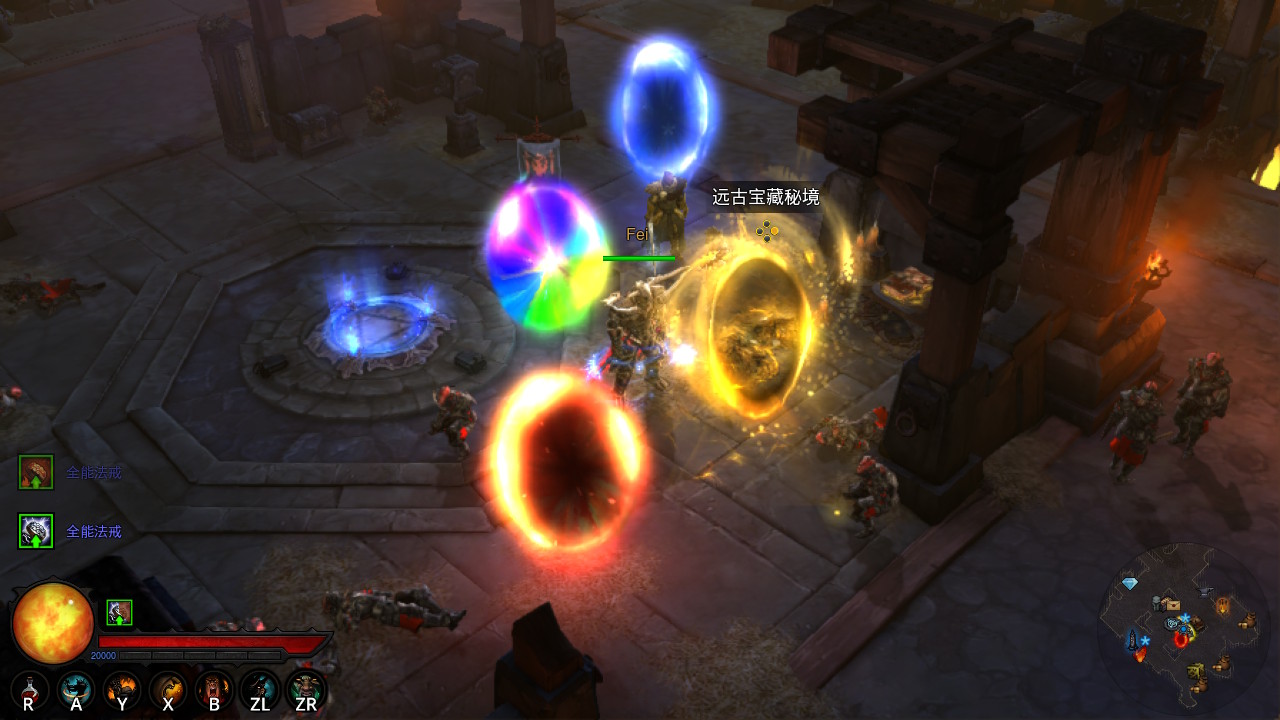The height and width of the screenshot is (720, 1280).
Task: Click the fire ring 全能法戒 notification icon
Action: (x=36, y=472)
